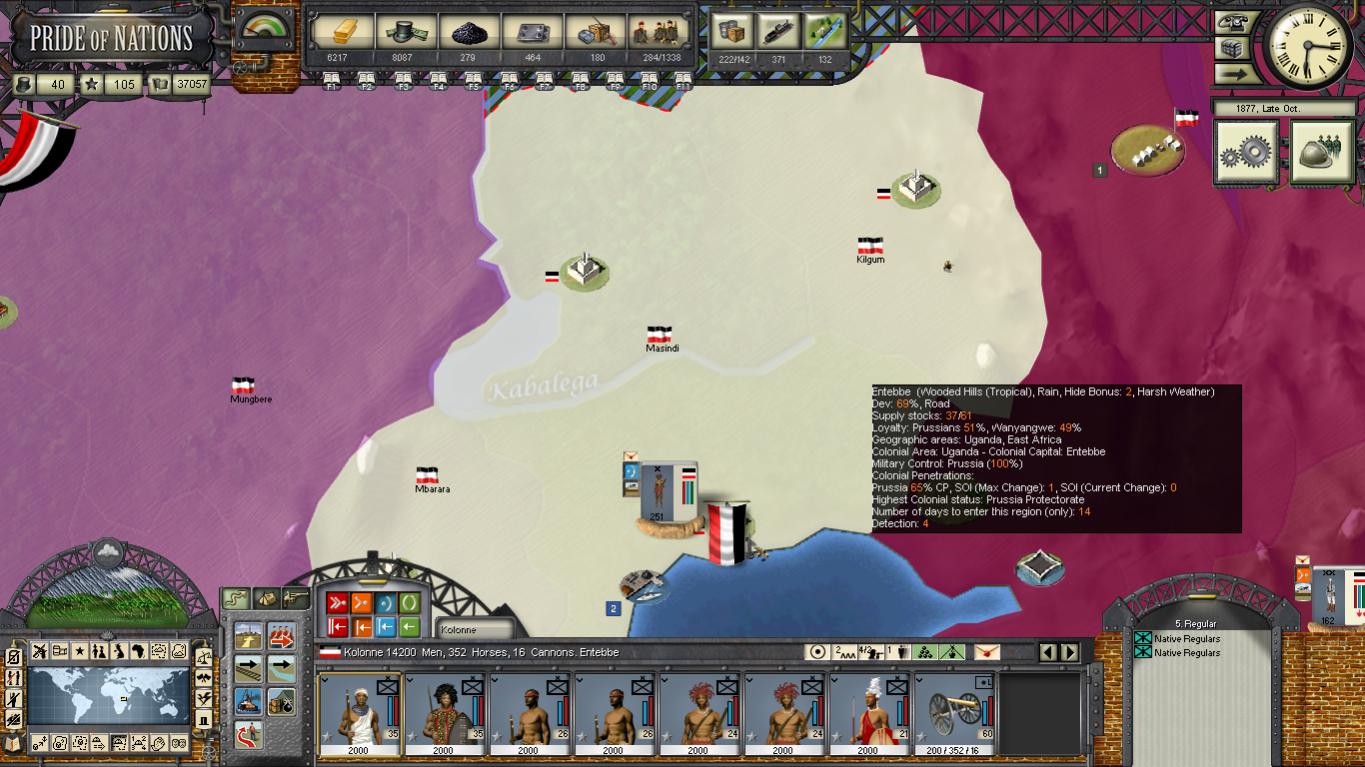
Task: Set the red assault posture icon
Action: click(337, 603)
